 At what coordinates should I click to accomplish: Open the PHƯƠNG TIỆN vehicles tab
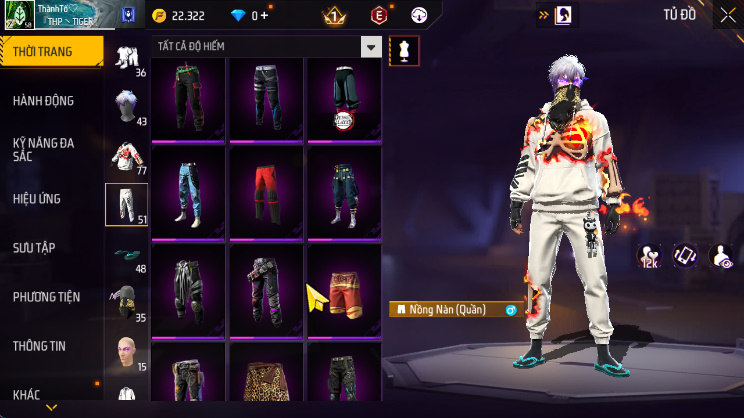(x=46, y=297)
